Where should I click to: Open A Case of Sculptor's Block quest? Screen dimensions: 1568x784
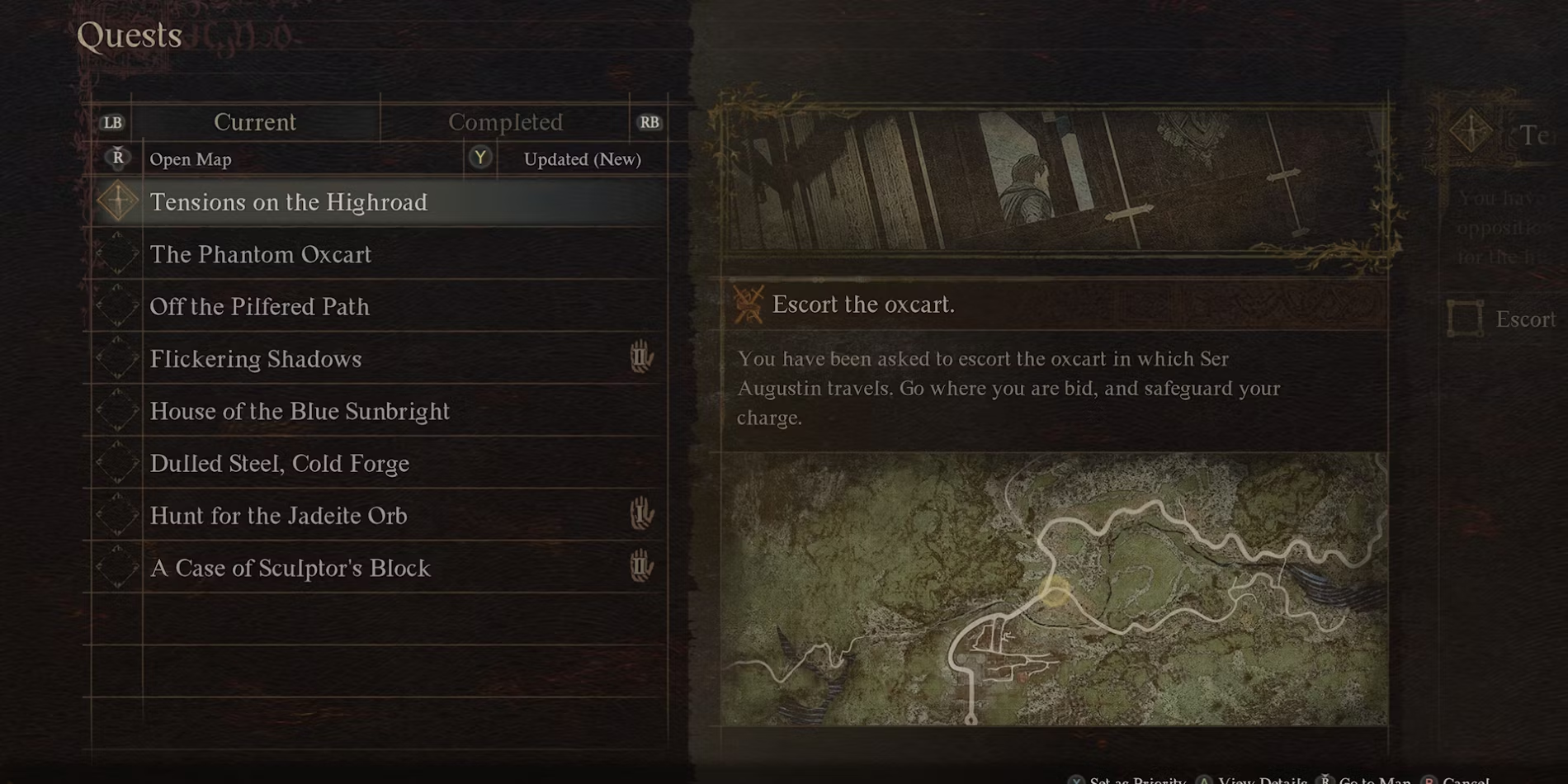[x=290, y=568]
